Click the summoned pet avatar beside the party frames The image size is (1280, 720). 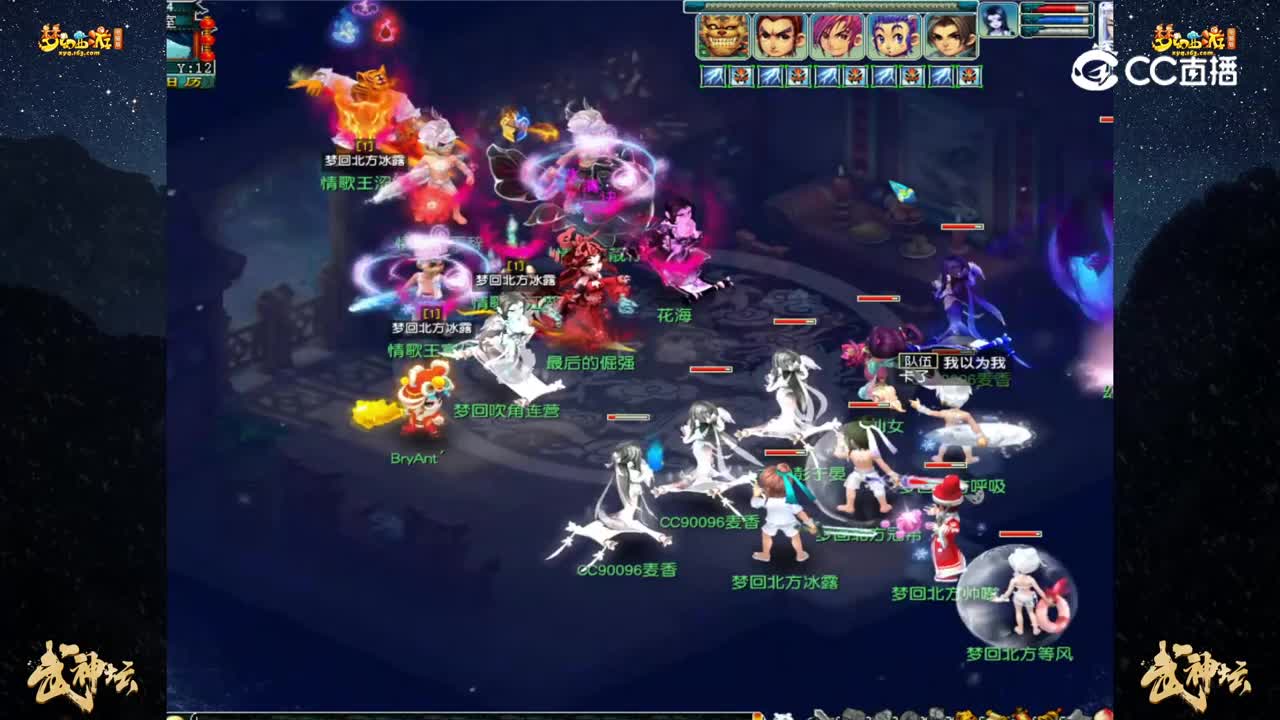click(999, 19)
